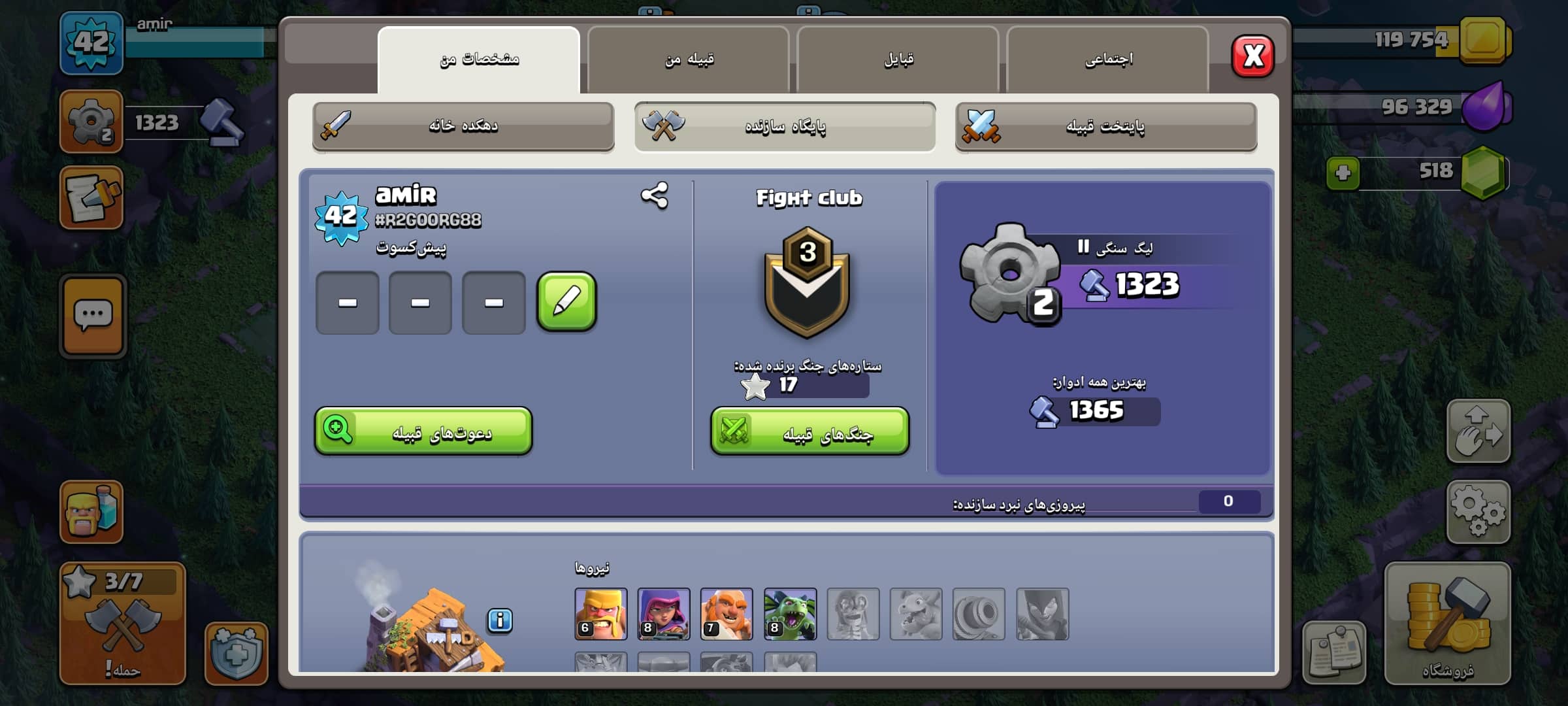The width and height of the screenshot is (1568, 706).
Task: Click the Fight club clan badge
Action: coord(808,282)
